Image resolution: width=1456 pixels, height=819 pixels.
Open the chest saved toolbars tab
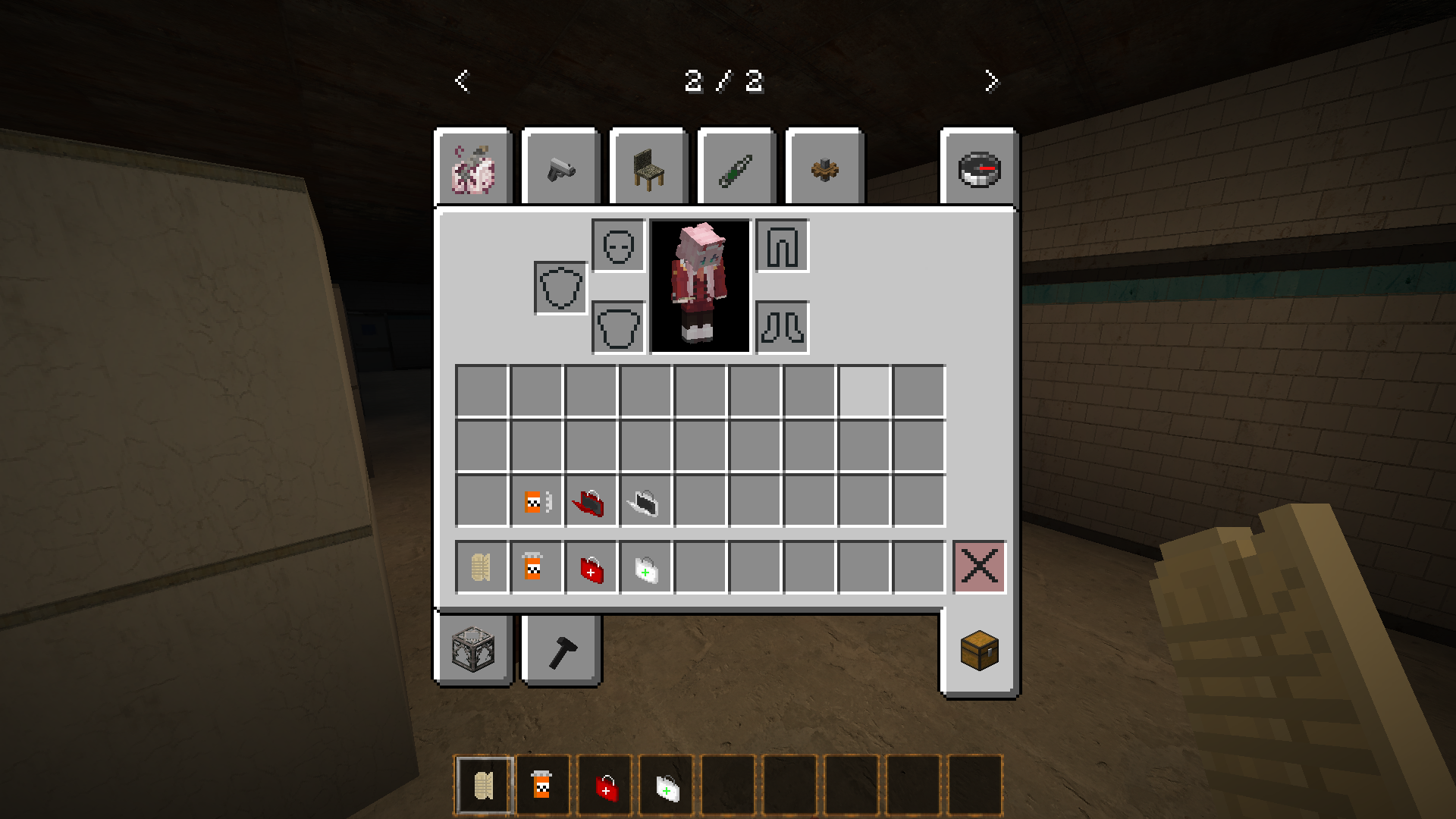click(978, 650)
